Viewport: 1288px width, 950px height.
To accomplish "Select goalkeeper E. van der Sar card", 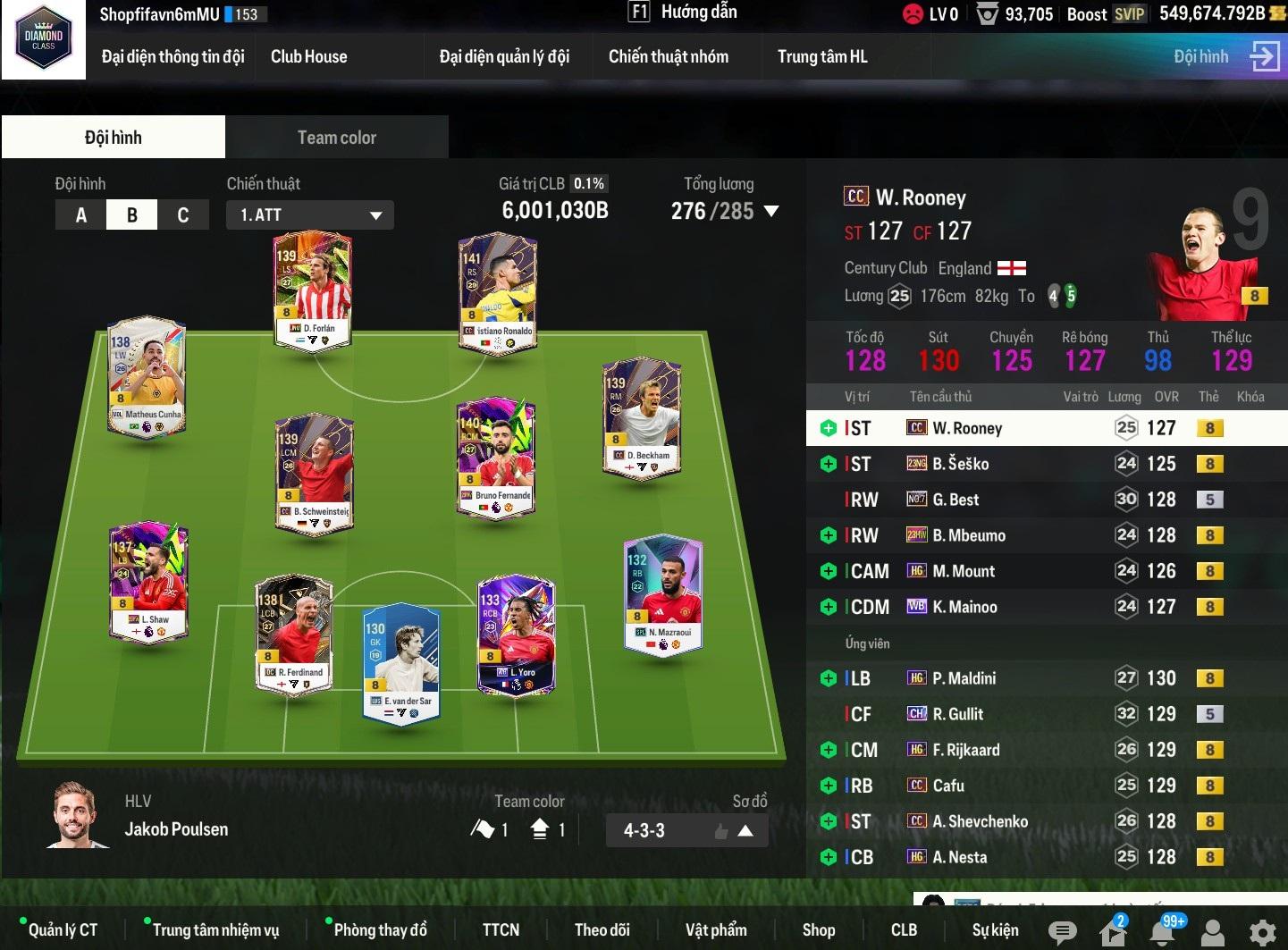I will click(400, 662).
